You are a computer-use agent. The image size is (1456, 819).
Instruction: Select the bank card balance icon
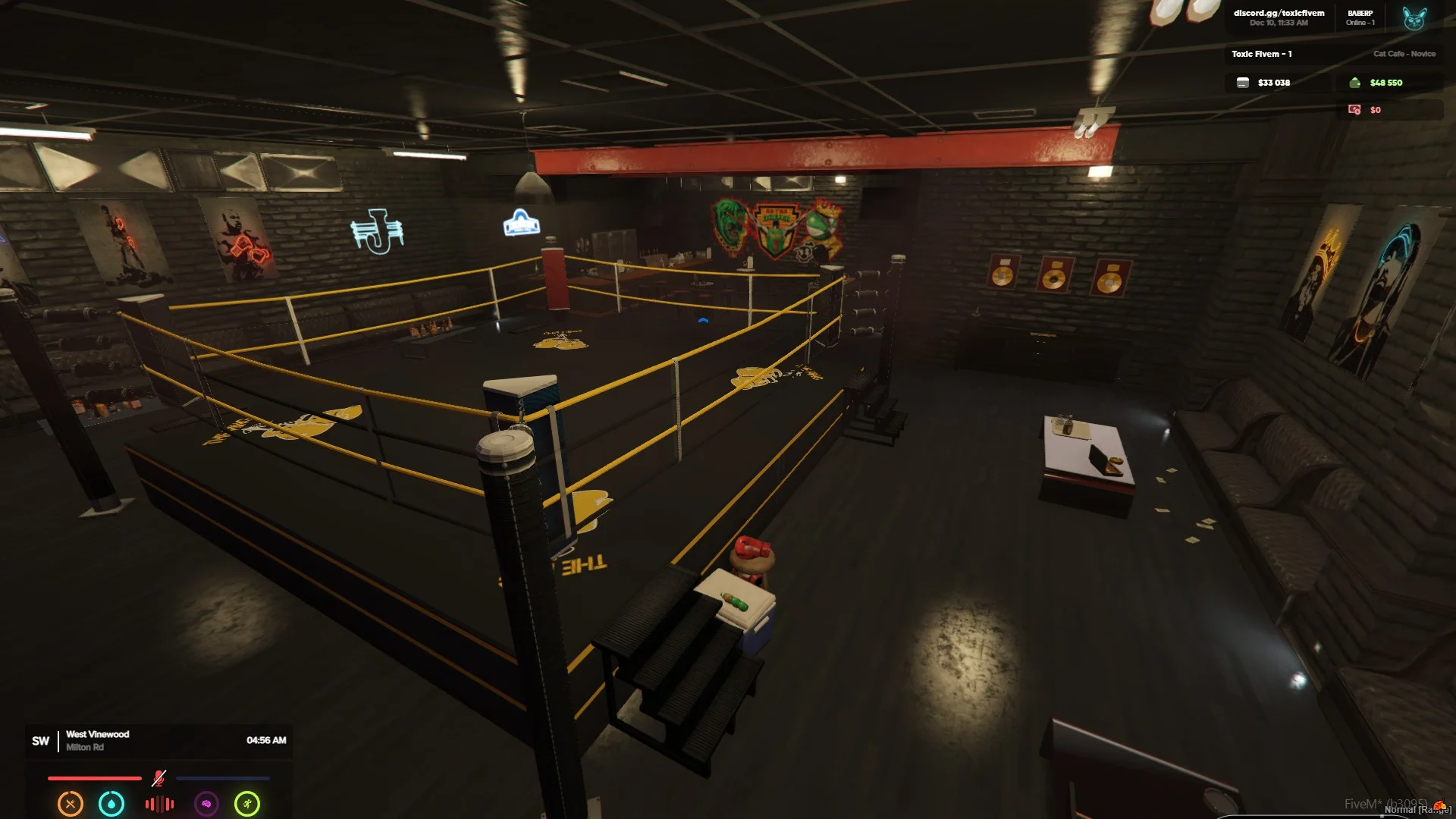1242,83
